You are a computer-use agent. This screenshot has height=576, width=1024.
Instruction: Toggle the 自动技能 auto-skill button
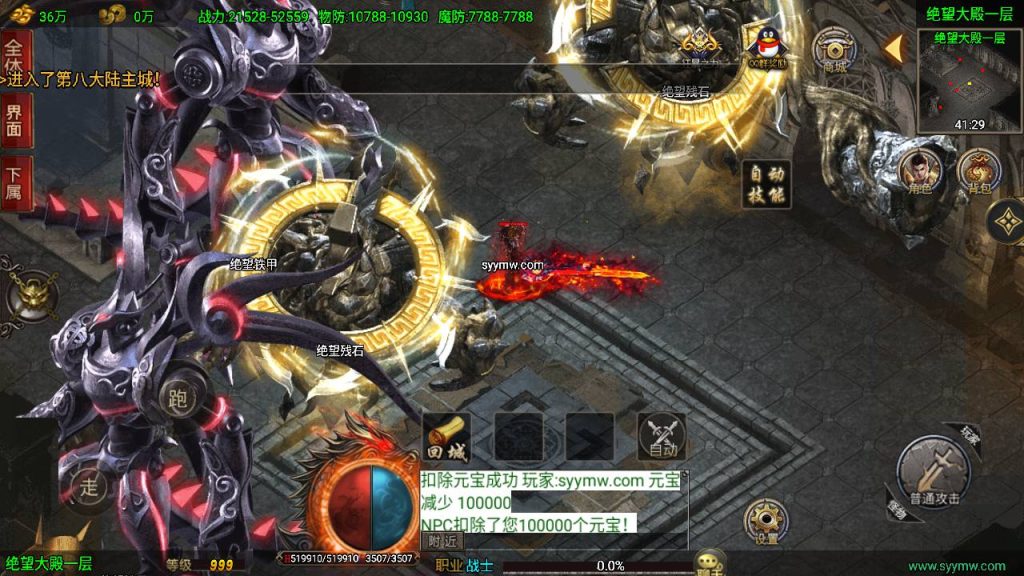point(767,184)
